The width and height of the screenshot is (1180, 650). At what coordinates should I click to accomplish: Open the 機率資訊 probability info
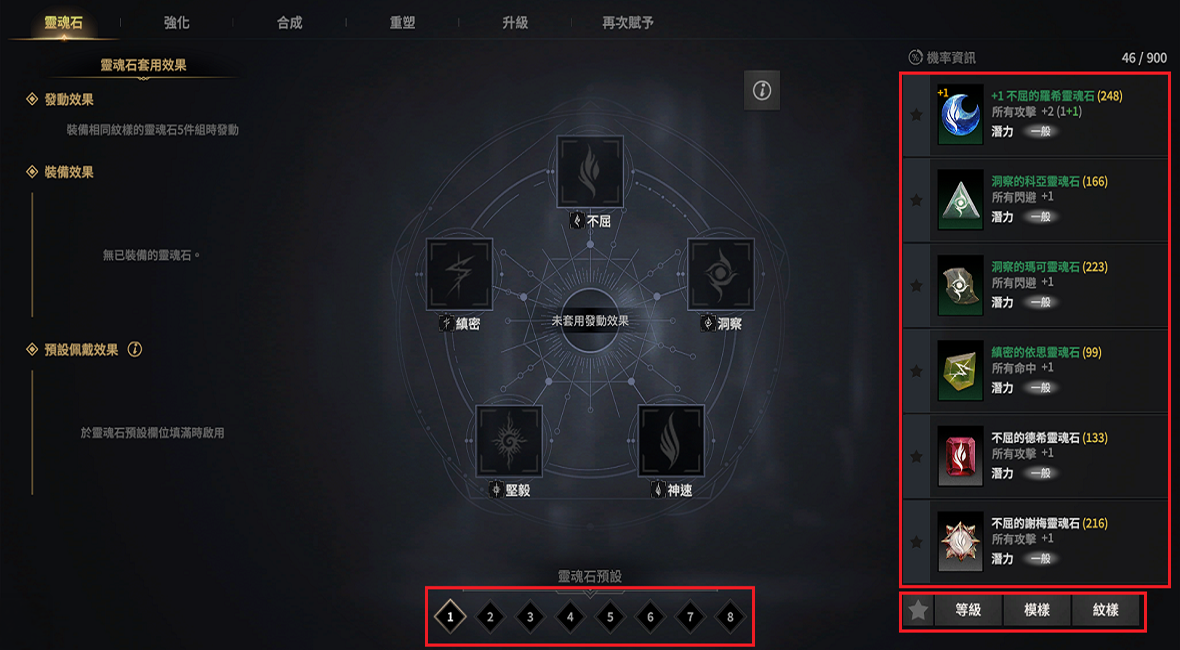942,58
